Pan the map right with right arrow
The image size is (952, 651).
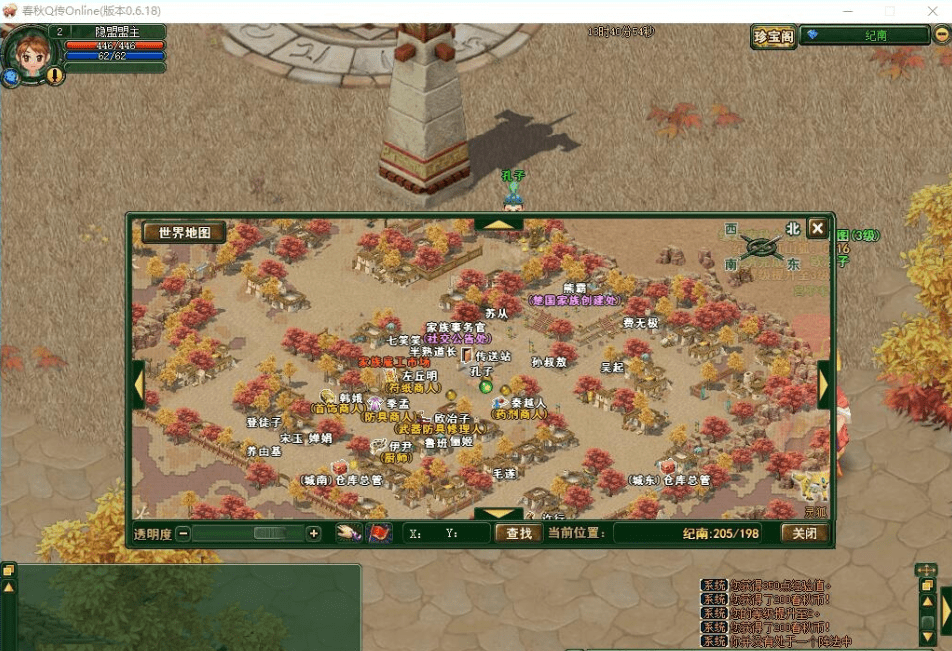pos(825,383)
